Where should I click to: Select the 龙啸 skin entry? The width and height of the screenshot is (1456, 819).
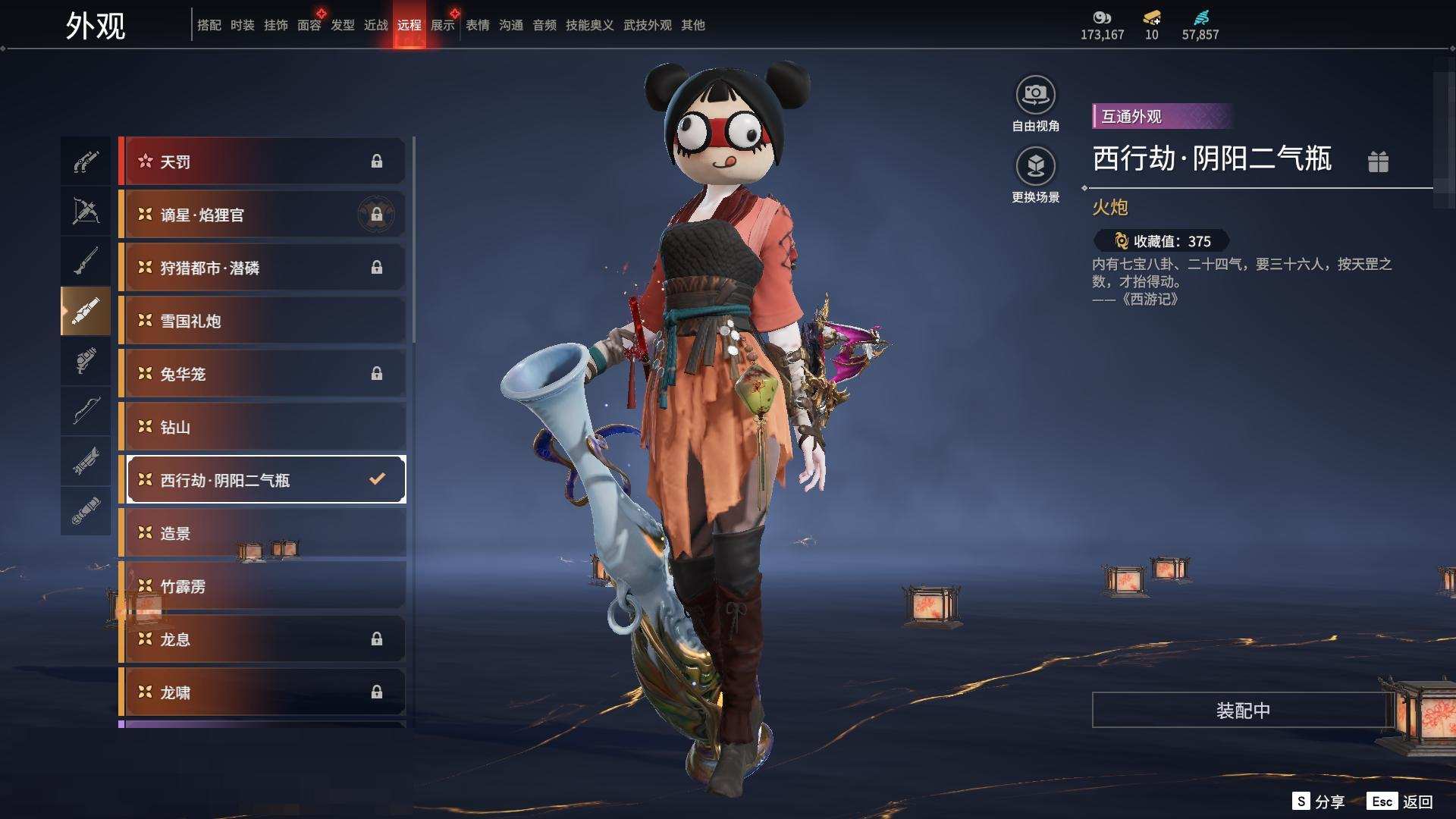pos(262,692)
